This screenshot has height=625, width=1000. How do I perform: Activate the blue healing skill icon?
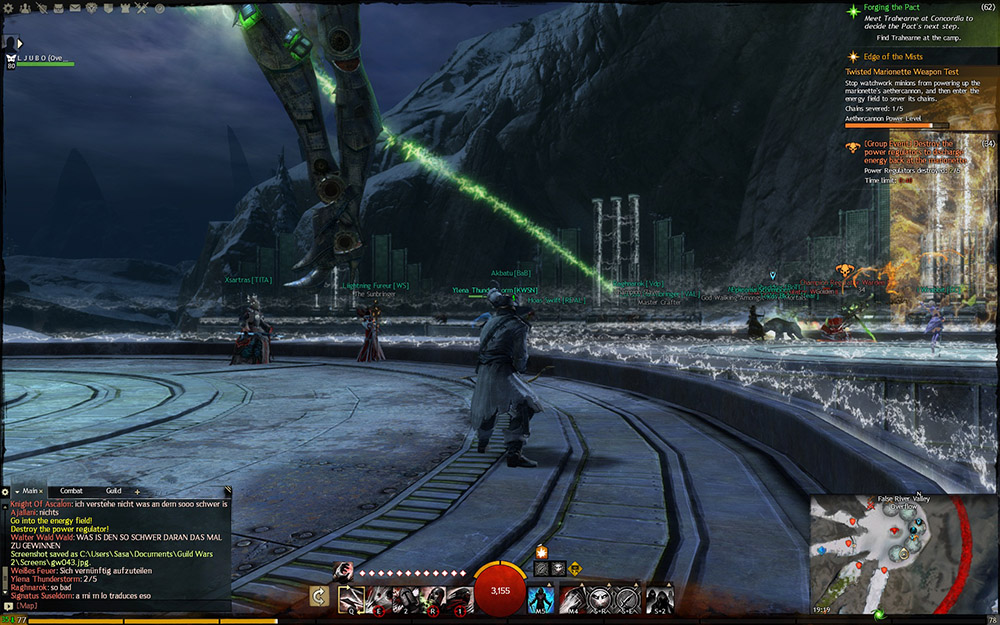(x=541, y=598)
